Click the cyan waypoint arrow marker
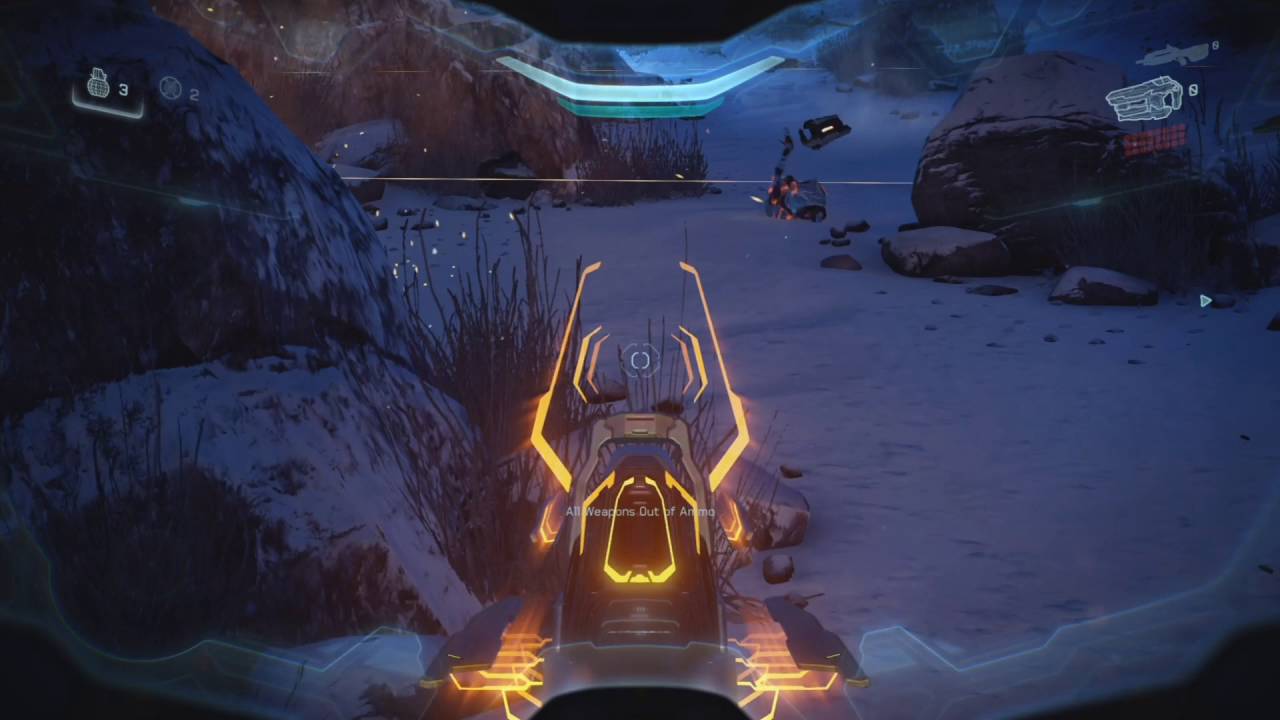 coord(1206,300)
